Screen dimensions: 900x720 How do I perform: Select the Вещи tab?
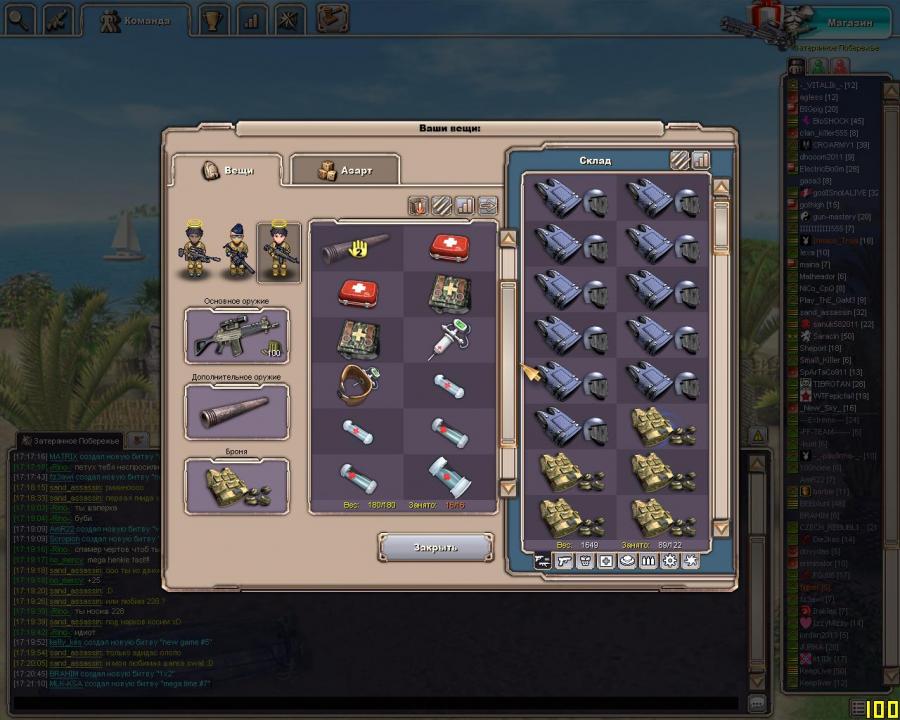229,169
